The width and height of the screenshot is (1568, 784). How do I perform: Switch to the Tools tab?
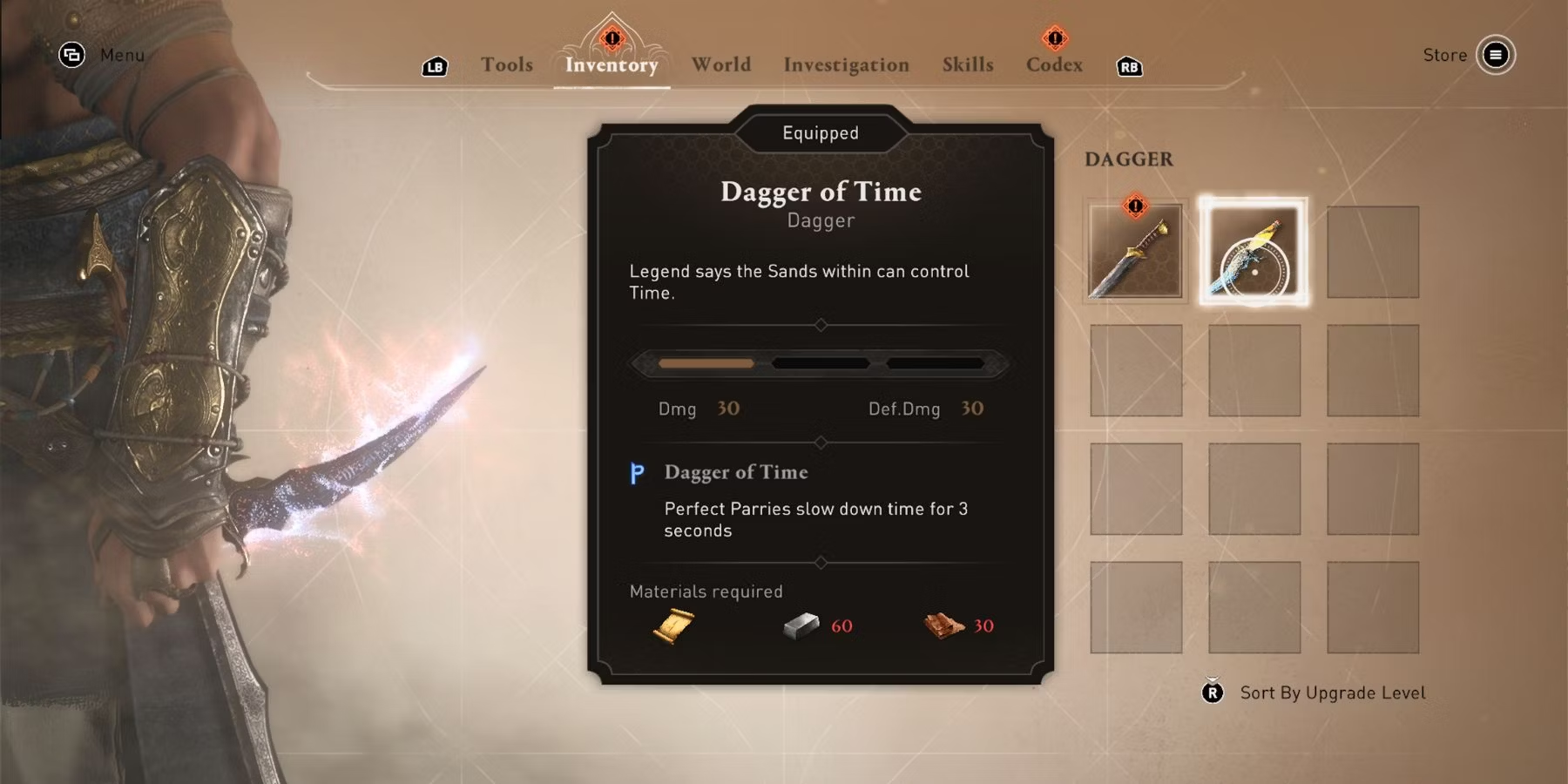(506, 64)
